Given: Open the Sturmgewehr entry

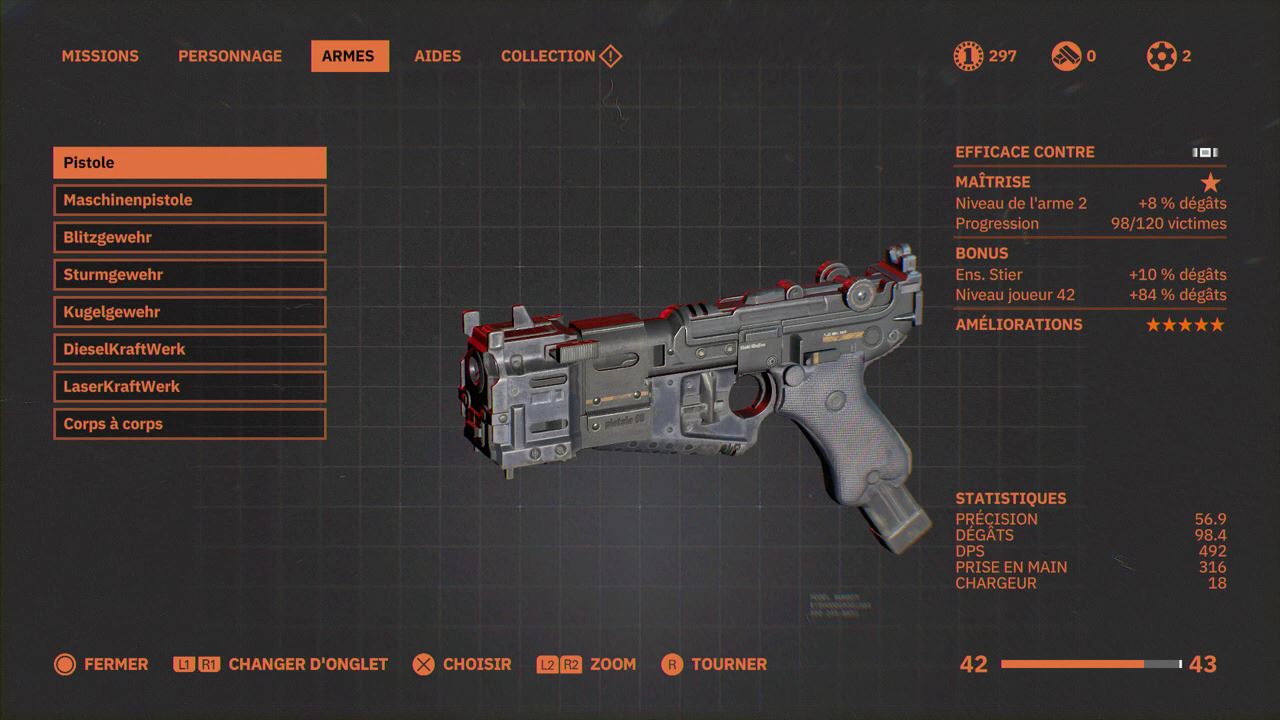Looking at the screenshot, I should (190, 275).
